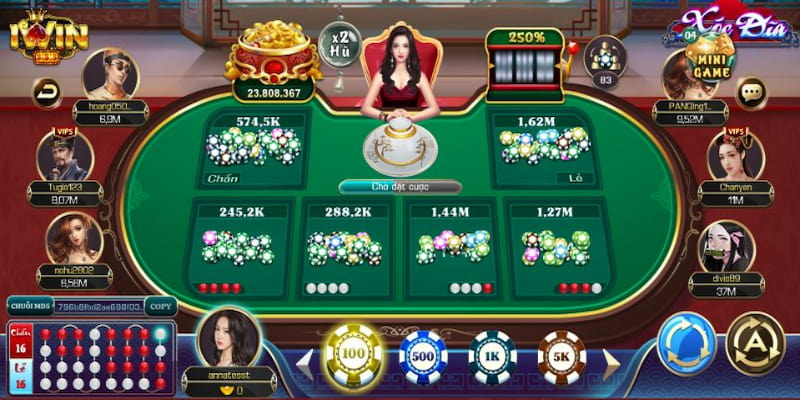Viewport: 800px width, 400px height.
Task: Choose the 5K betting chip
Action: pos(561,357)
